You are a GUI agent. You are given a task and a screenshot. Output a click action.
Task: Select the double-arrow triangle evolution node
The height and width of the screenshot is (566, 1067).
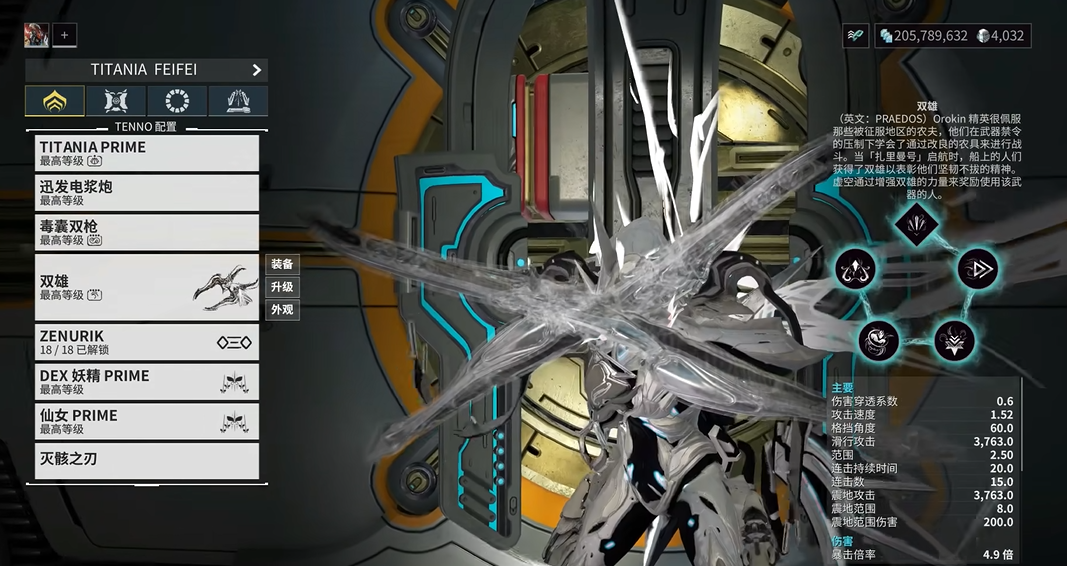point(976,268)
